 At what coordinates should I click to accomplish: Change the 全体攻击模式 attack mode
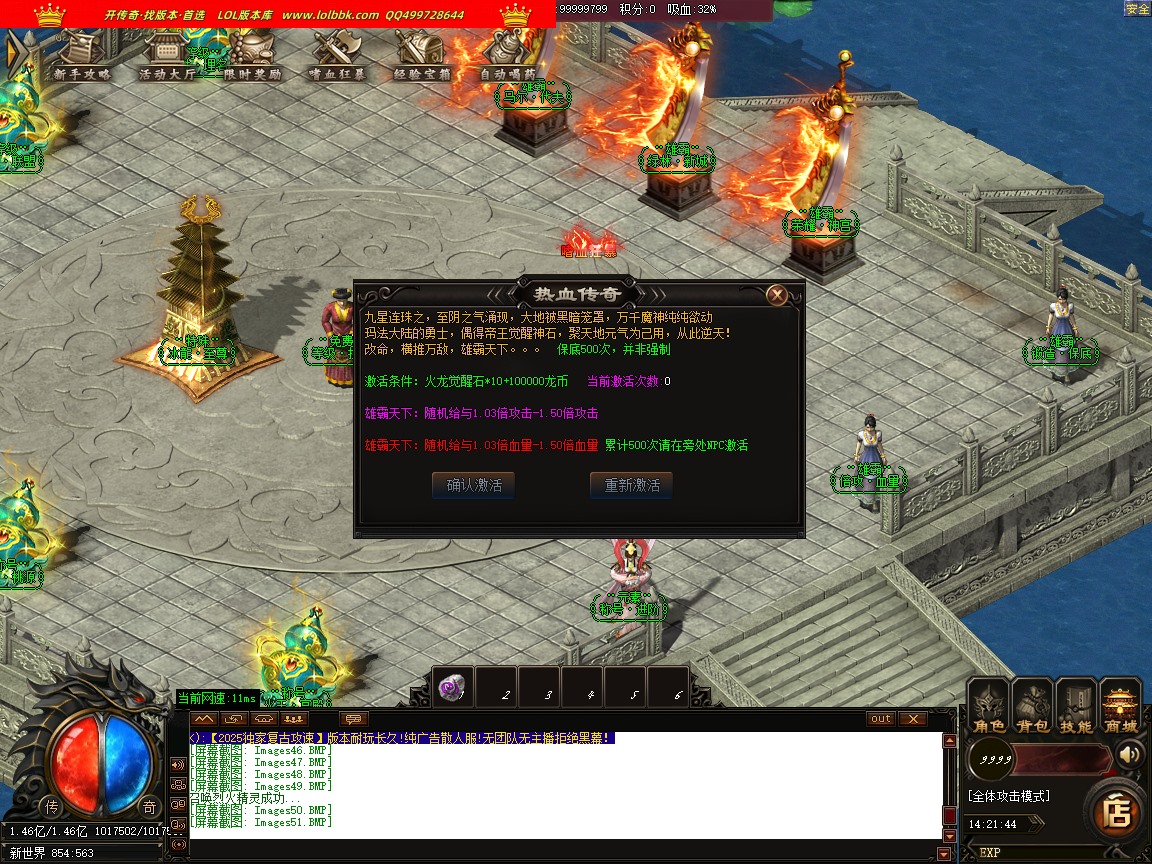tap(1009, 796)
